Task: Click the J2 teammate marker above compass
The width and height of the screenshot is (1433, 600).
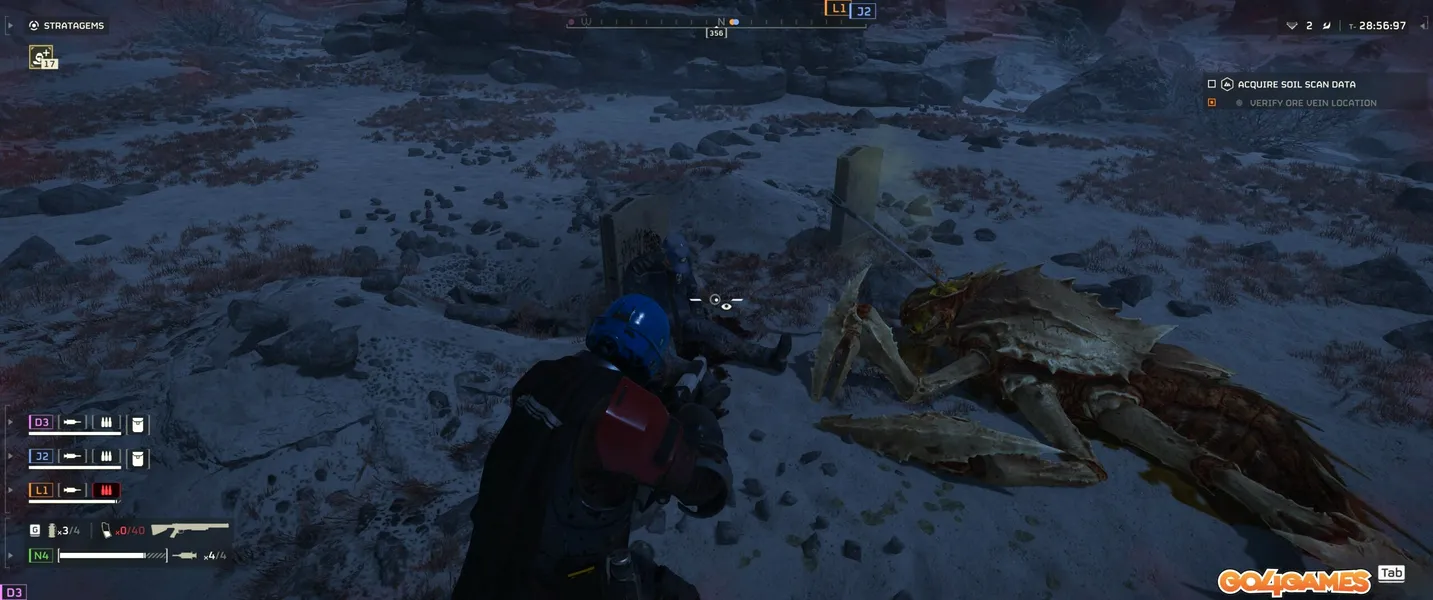Action: [x=863, y=11]
